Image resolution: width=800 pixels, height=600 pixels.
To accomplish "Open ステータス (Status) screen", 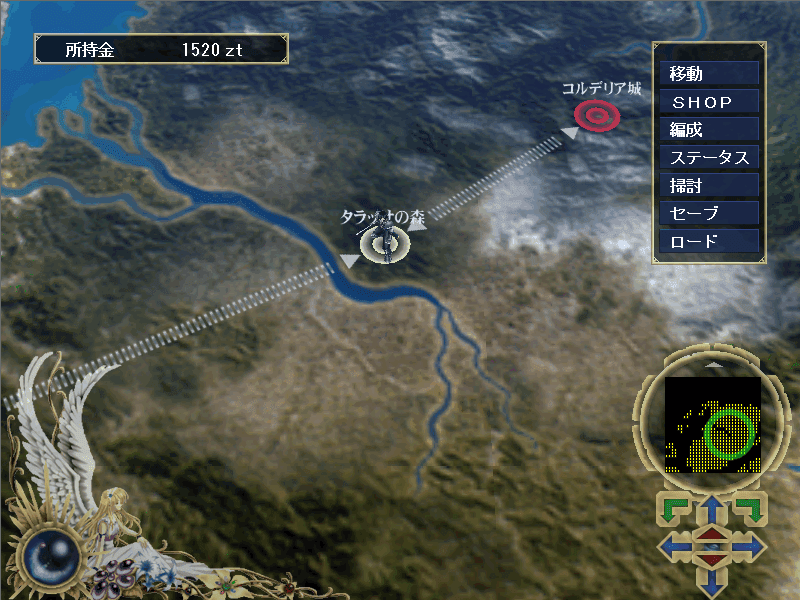I will [709, 158].
